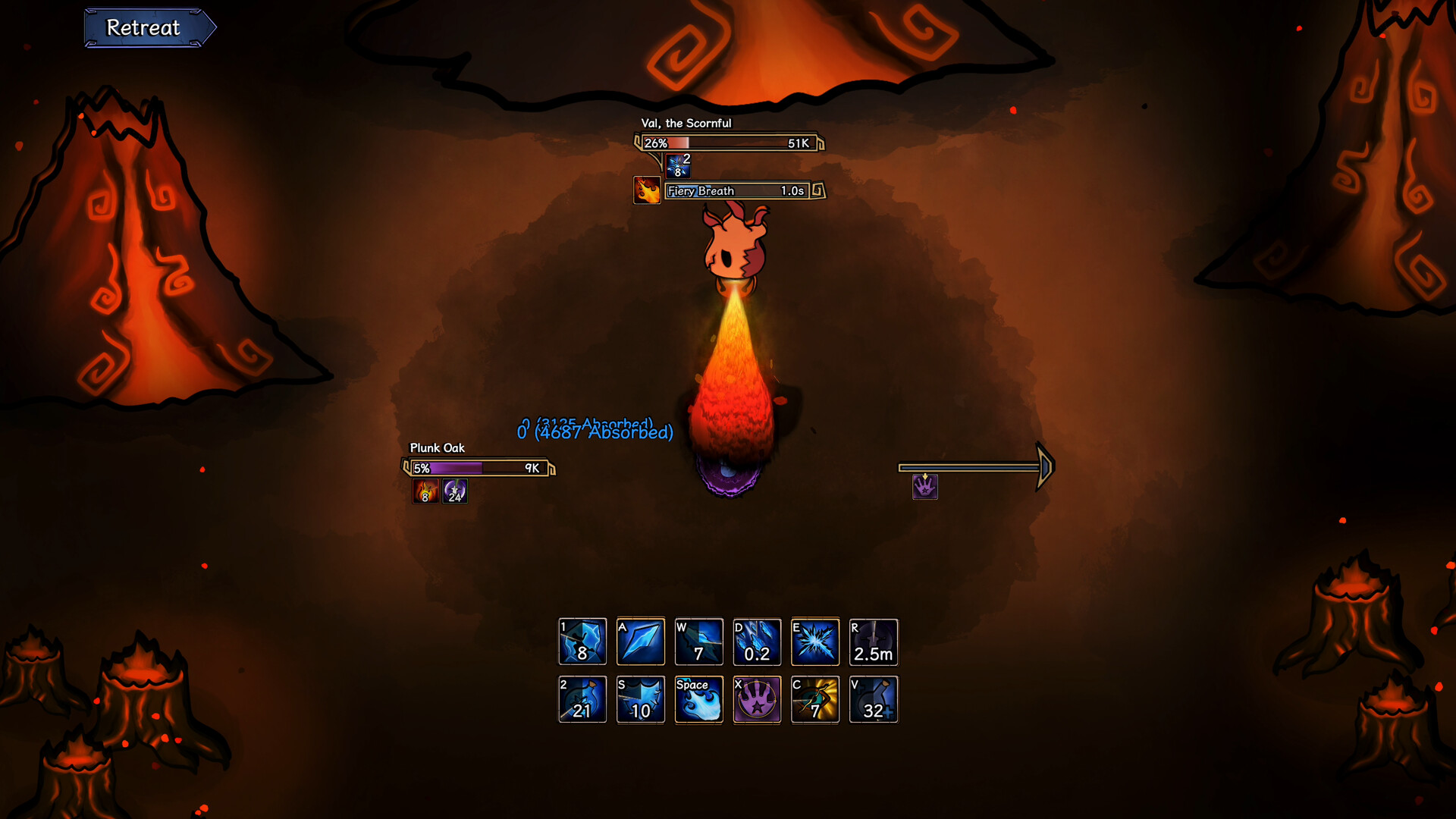Click the D claw ability at 0.2 seconds
1456x819 pixels.
(x=757, y=642)
